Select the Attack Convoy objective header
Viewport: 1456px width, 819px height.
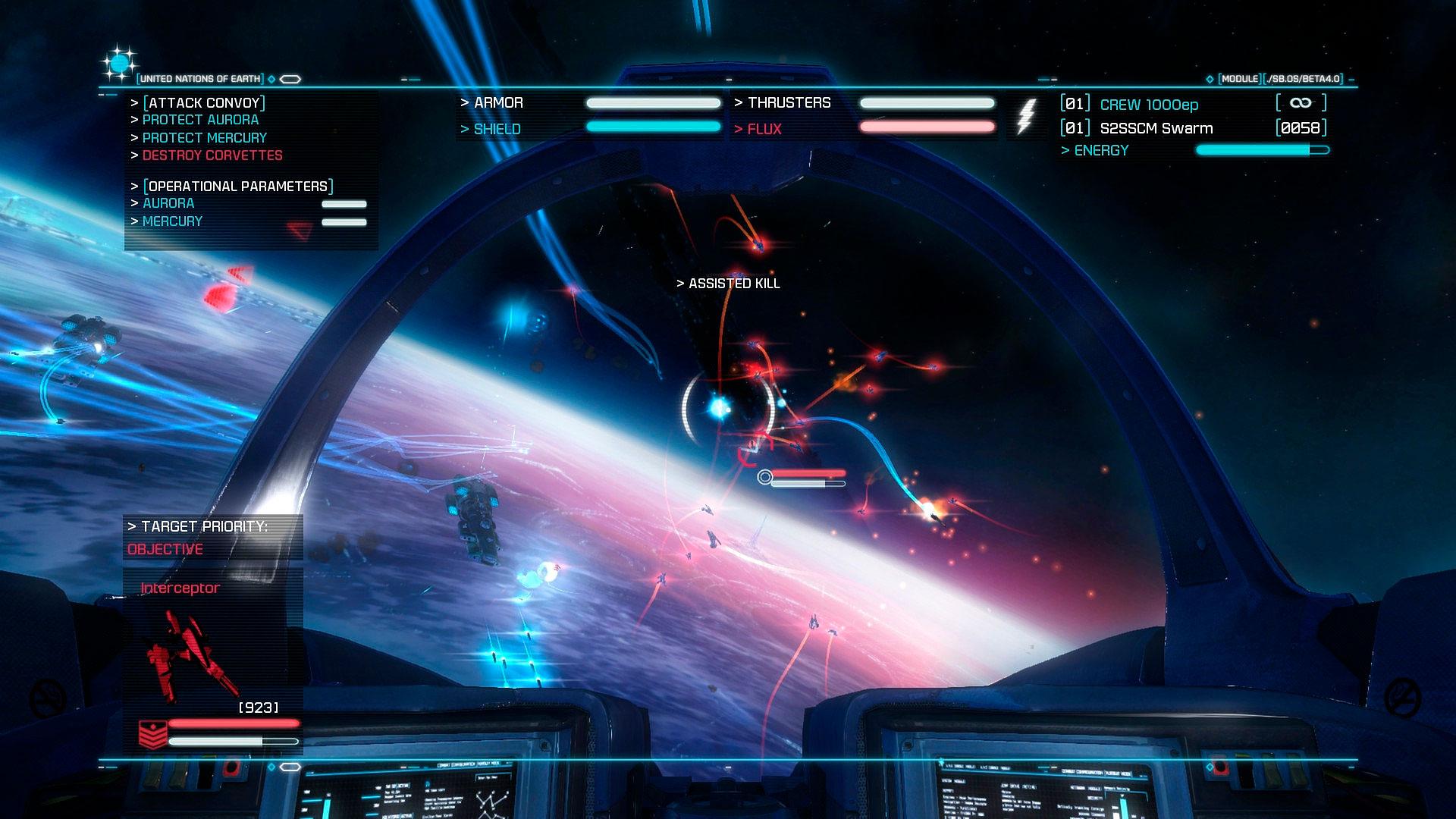pos(204,103)
